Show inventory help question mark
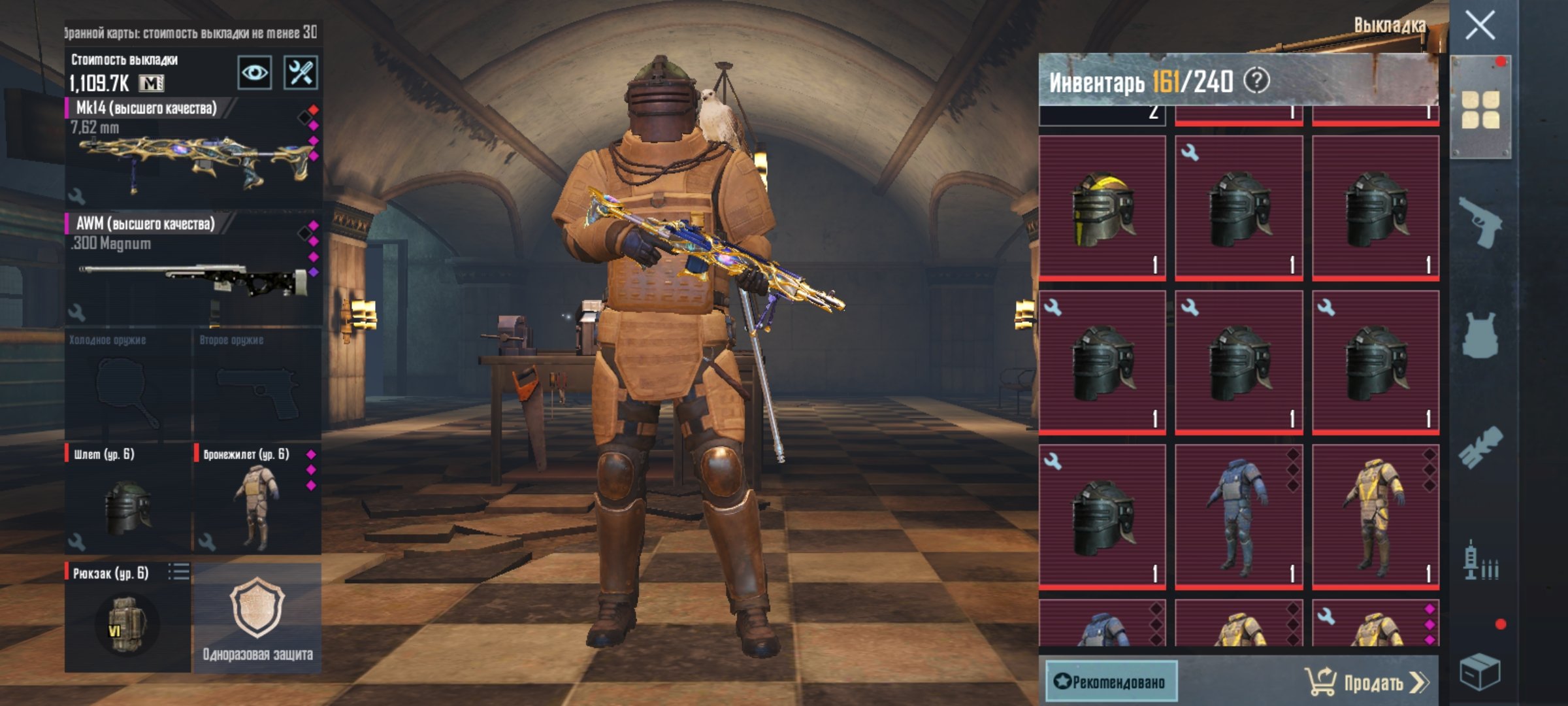Image resolution: width=1568 pixels, height=706 pixels. point(1256,81)
